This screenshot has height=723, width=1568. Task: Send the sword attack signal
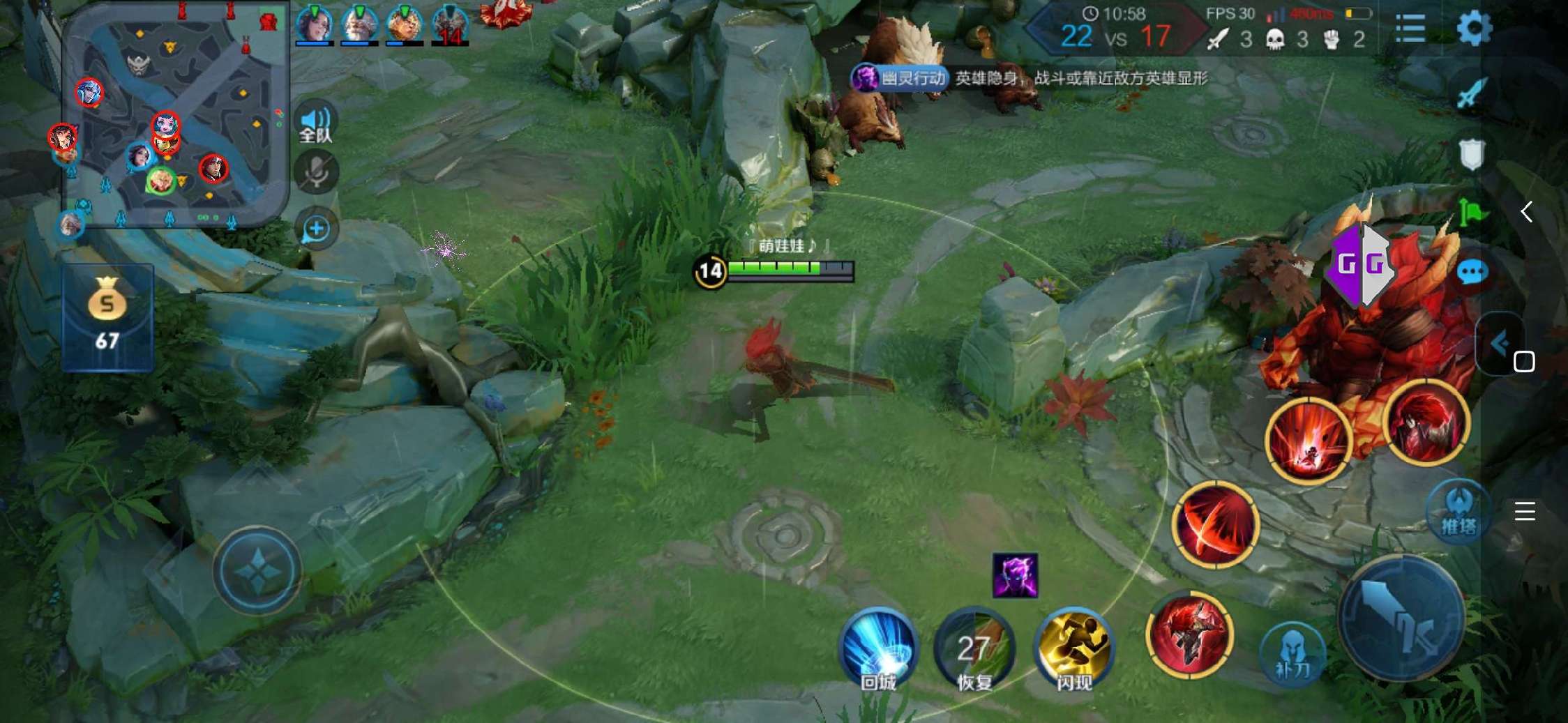click(x=1471, y=94)
